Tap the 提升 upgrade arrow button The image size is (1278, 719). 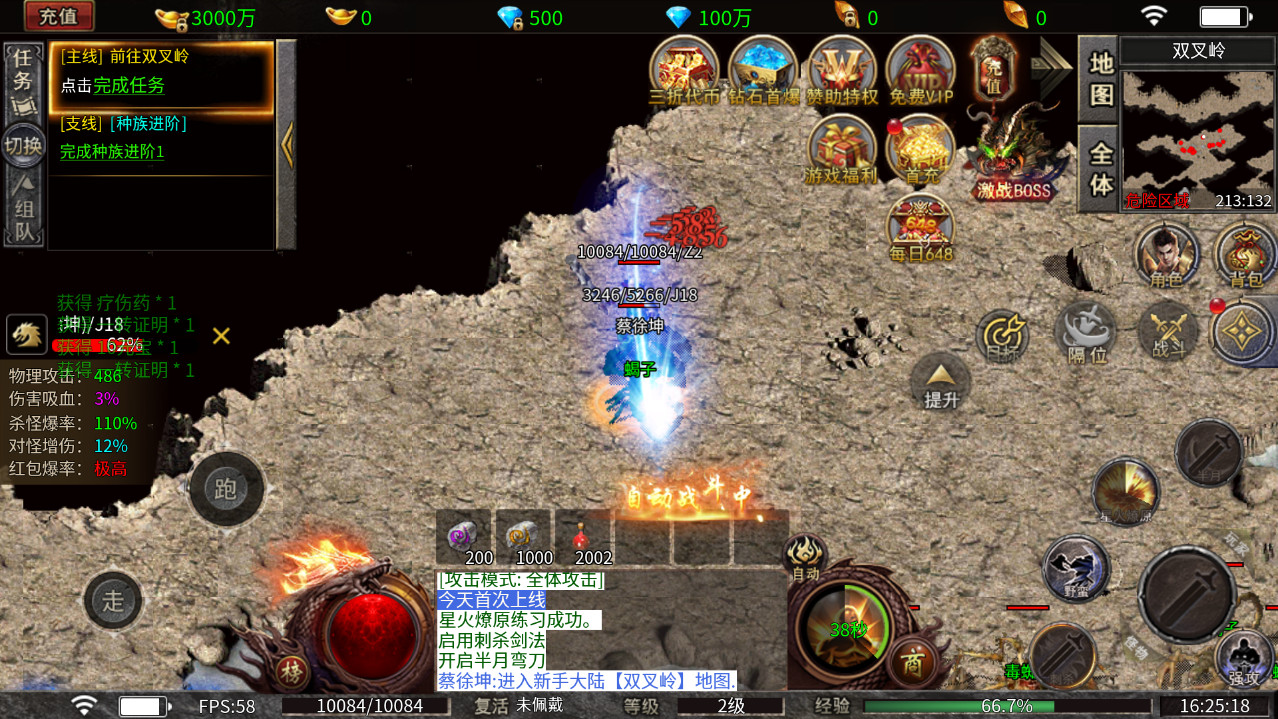(x=940, y=383)
